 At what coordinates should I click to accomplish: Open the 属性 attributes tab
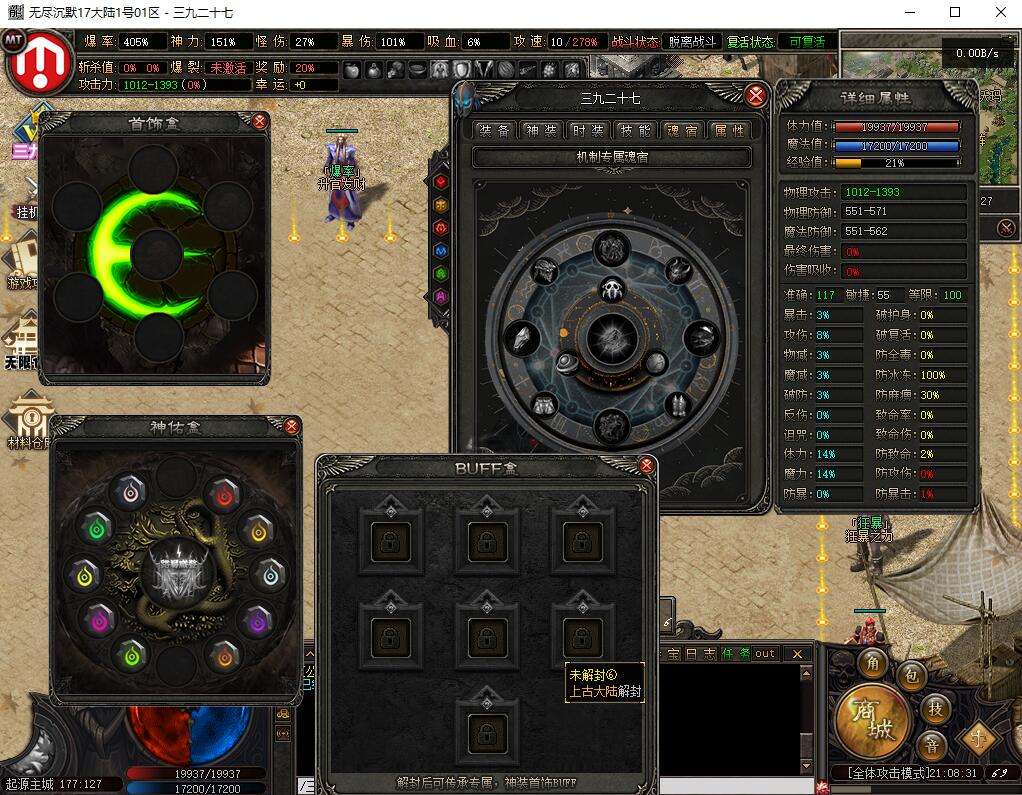(x=727, y=130)
